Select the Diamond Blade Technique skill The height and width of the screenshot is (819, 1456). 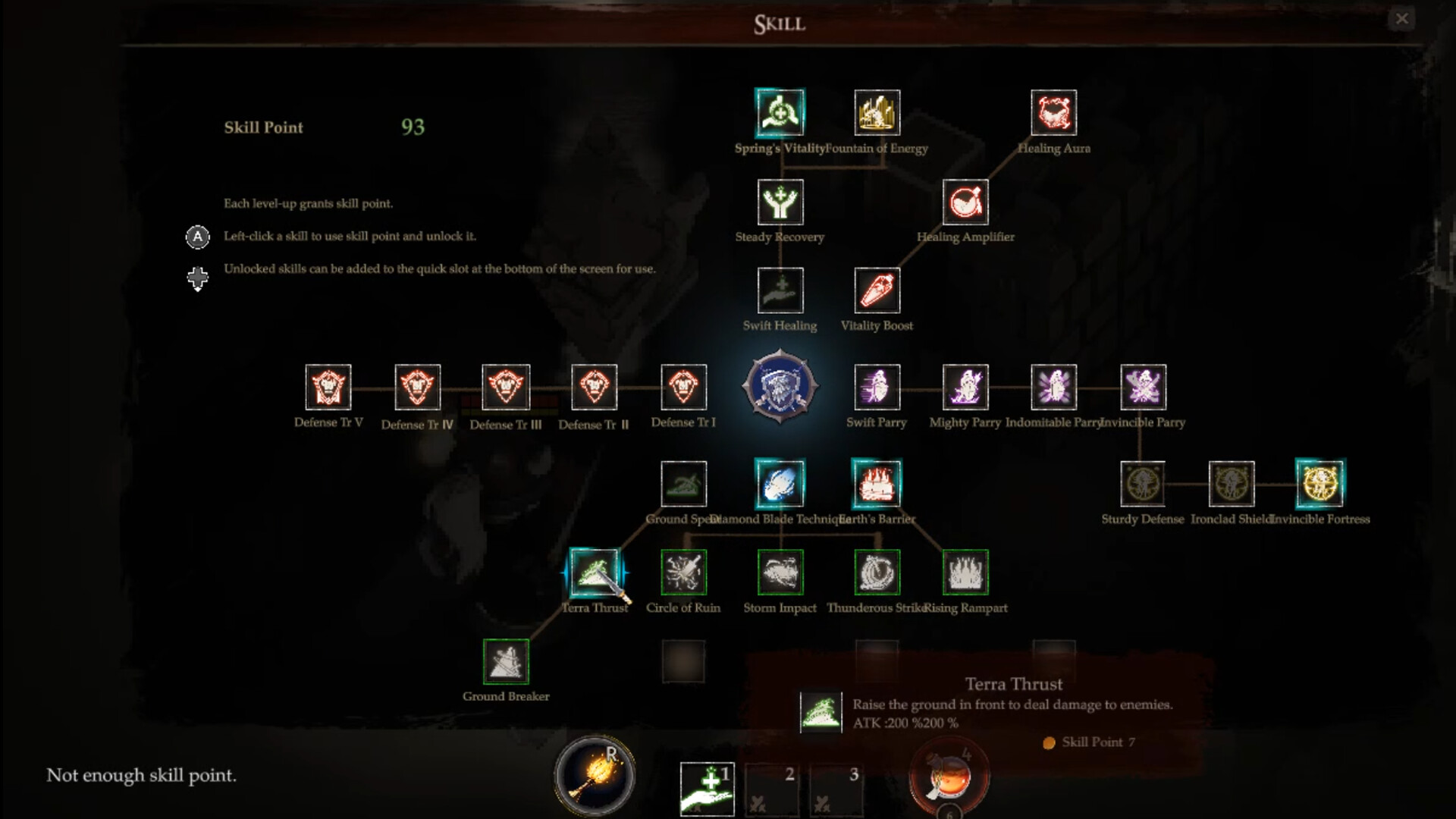[x=780, y=483]
